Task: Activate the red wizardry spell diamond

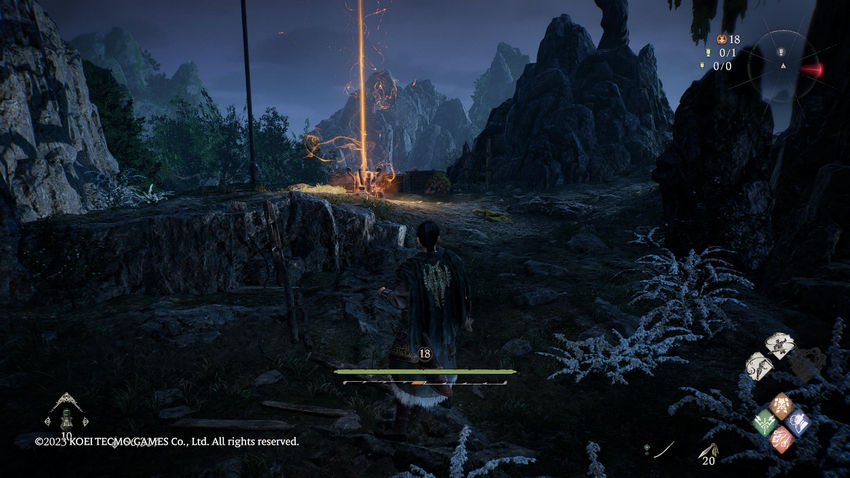Action: tap(781, 438)
